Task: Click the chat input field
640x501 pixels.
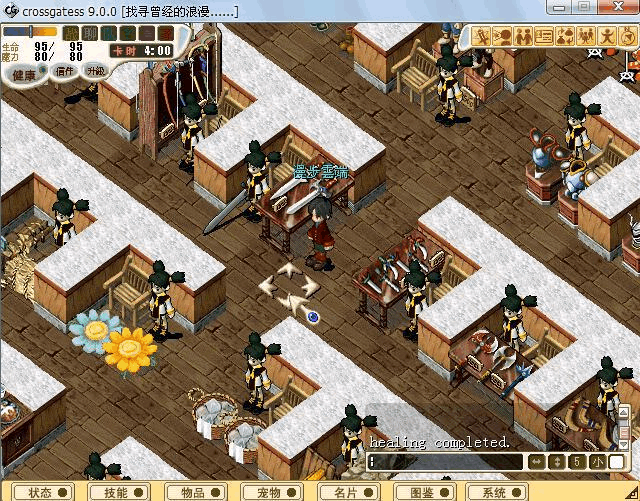Action: [445, 462]
